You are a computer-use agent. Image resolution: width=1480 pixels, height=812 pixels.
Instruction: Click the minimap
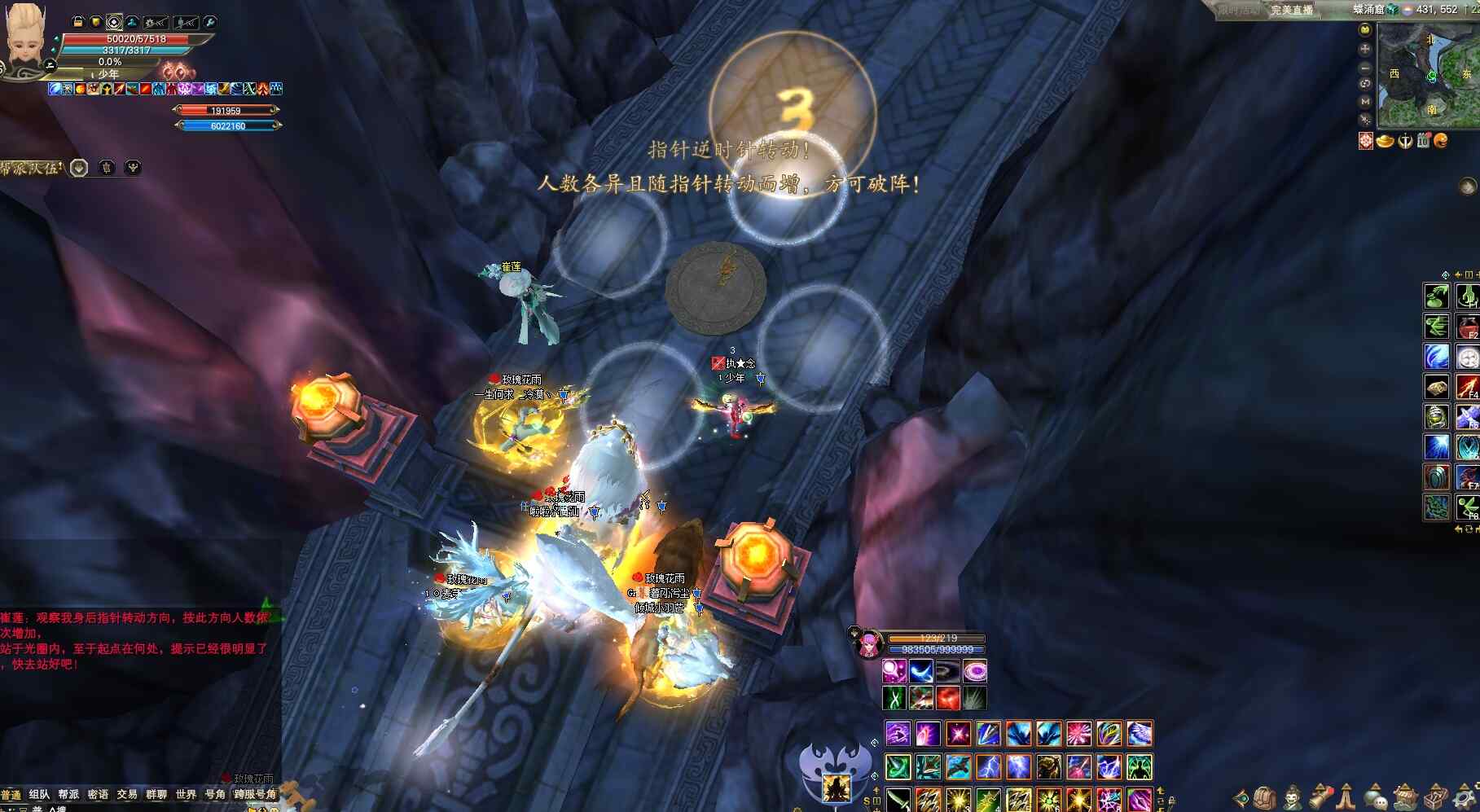(1428, 76)
